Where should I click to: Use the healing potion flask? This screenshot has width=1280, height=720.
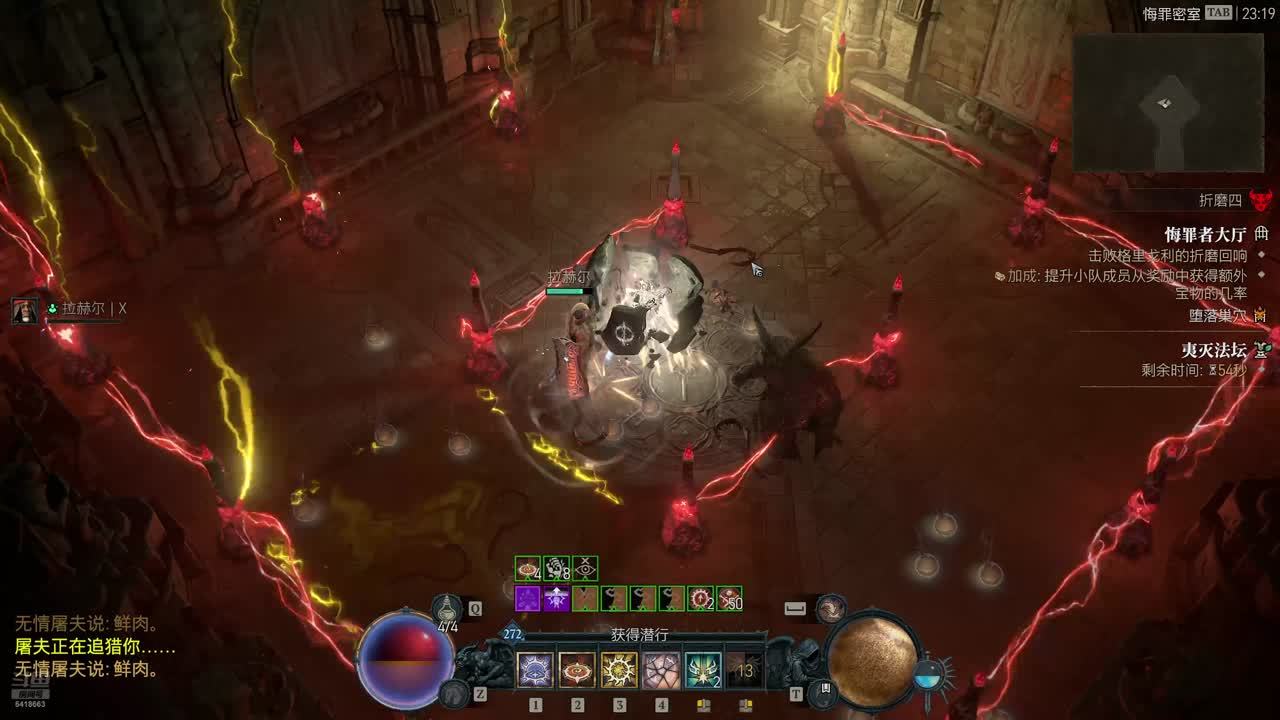click(447, 608)
